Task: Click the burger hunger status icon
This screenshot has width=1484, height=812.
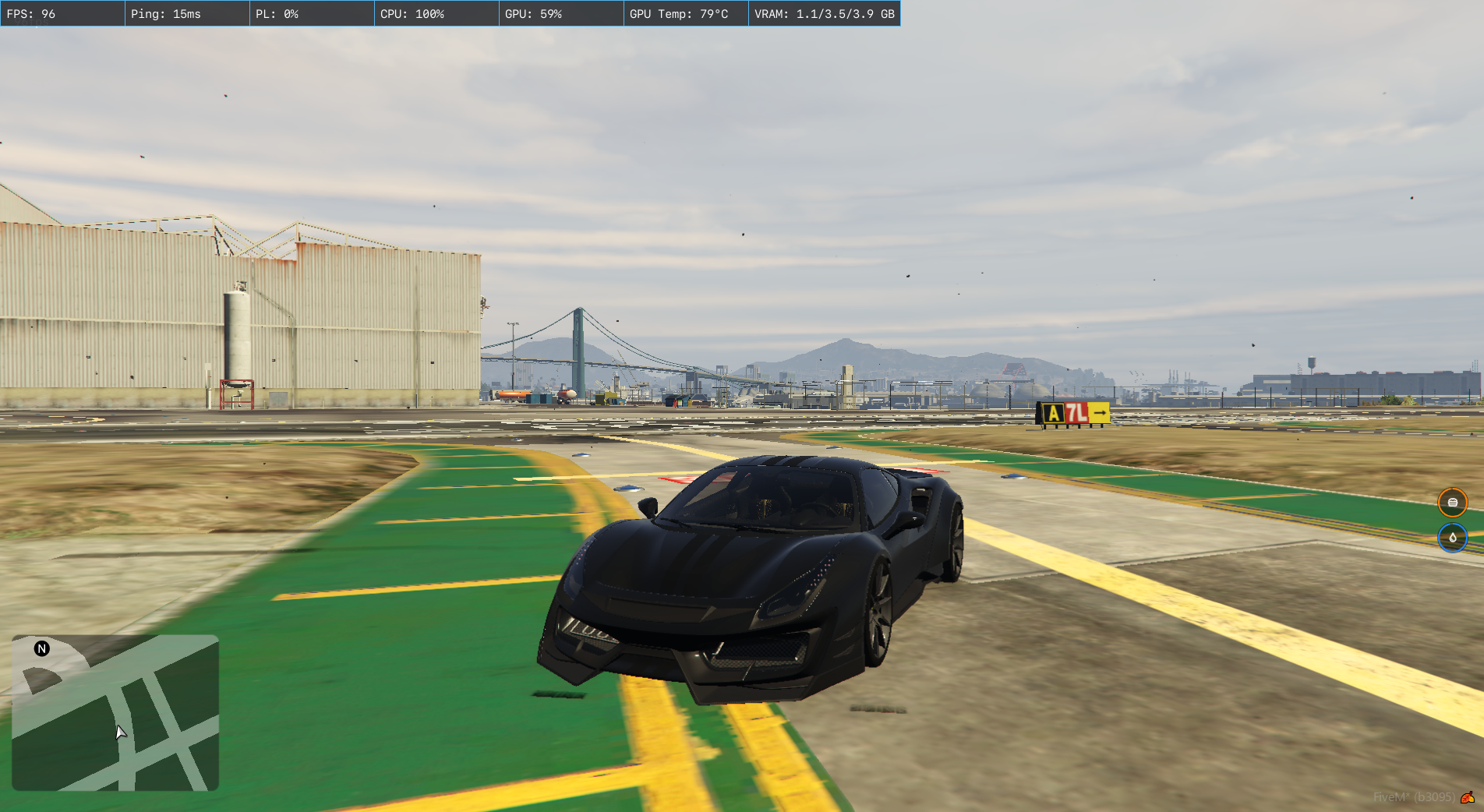Action: [1452, 503]
